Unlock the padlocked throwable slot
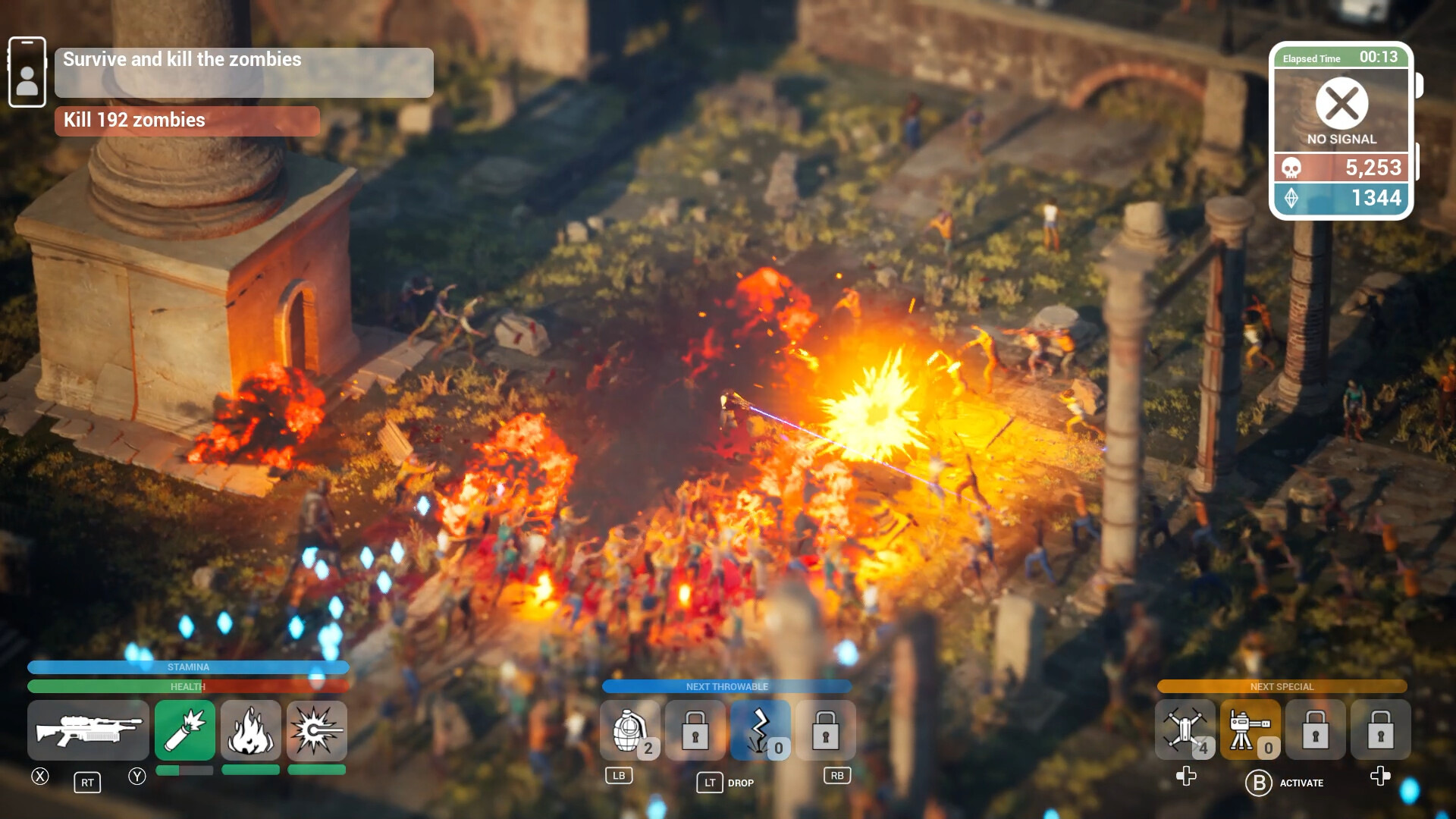This screenshot has width=1456, height=819. pyautogui.click(x=695, y=730)
